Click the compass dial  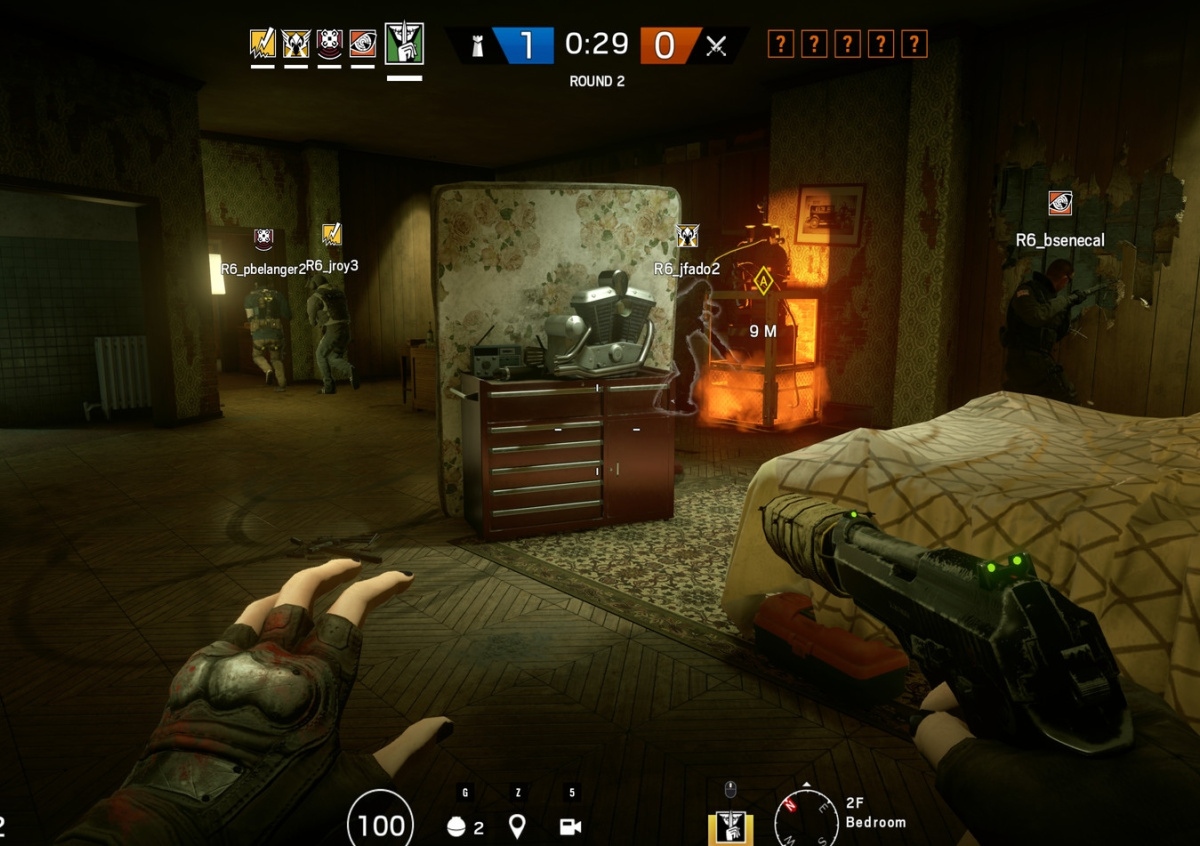[806, 820]
